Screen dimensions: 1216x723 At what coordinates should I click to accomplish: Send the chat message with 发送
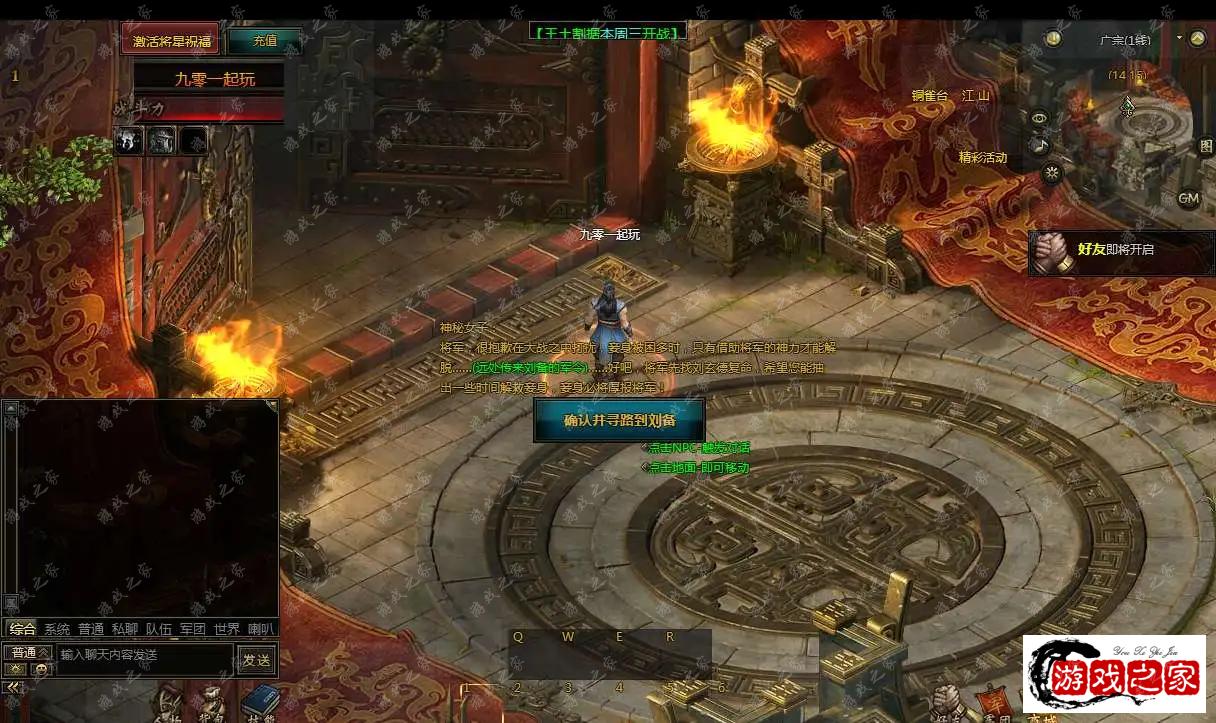[256, 659]
